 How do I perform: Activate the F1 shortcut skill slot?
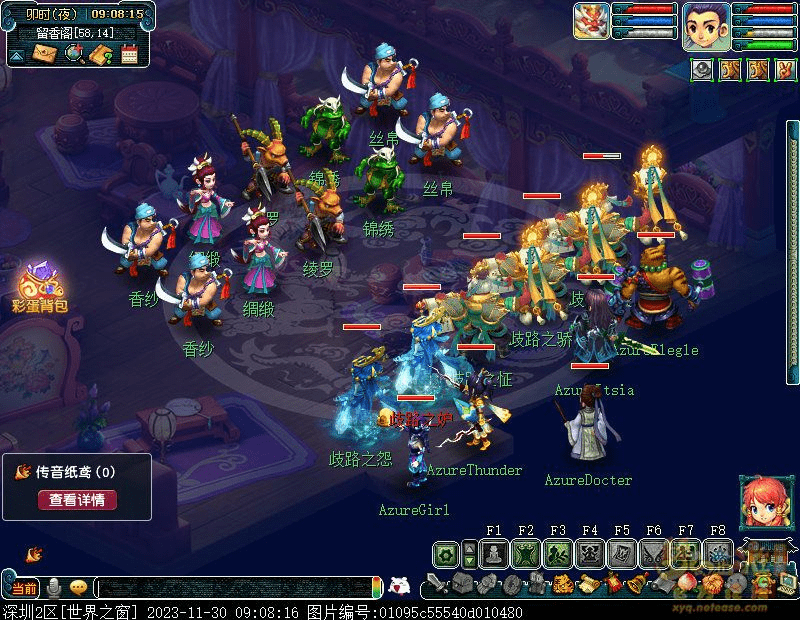click(x=494, y=553)
